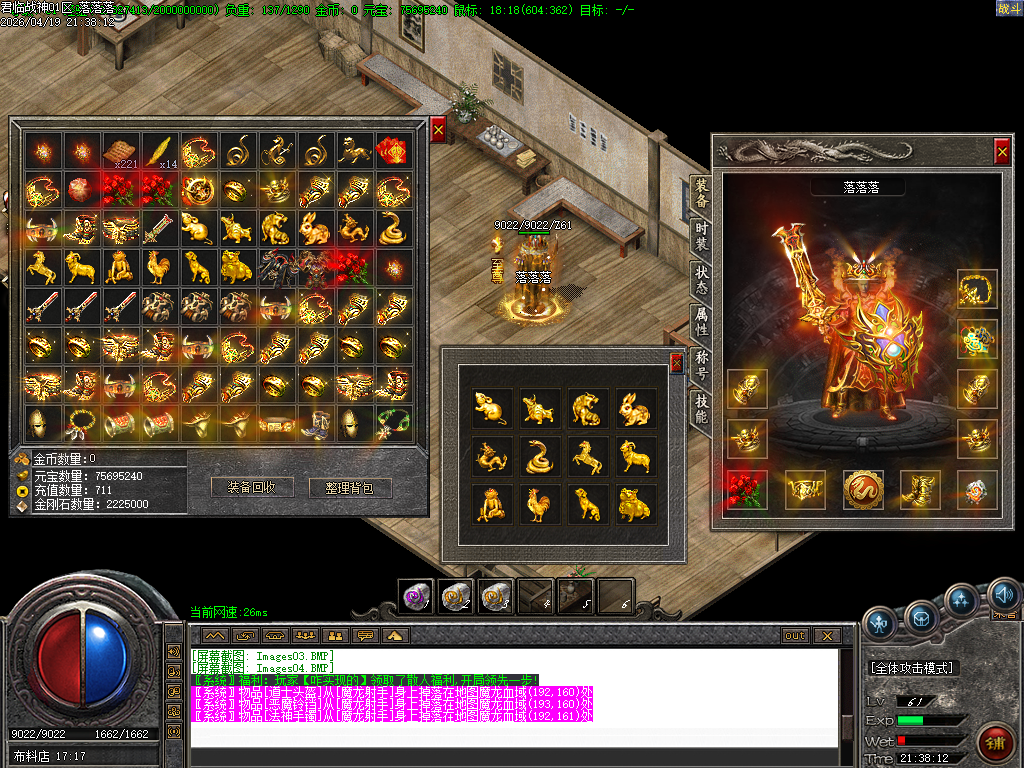Select the red envelope item in bag

pos(391,151)
